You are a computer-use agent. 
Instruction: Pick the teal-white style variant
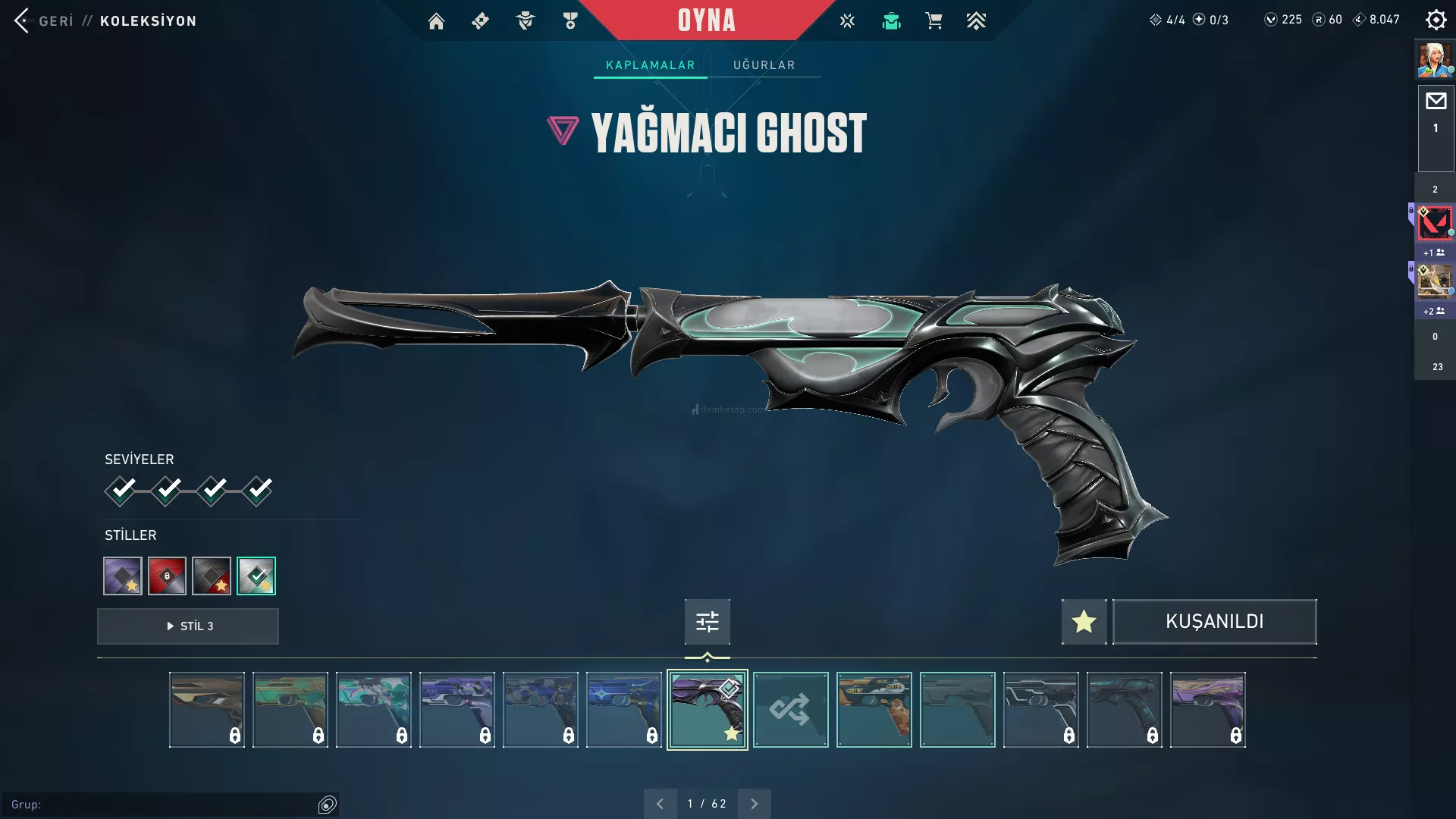tap(256, 576)
